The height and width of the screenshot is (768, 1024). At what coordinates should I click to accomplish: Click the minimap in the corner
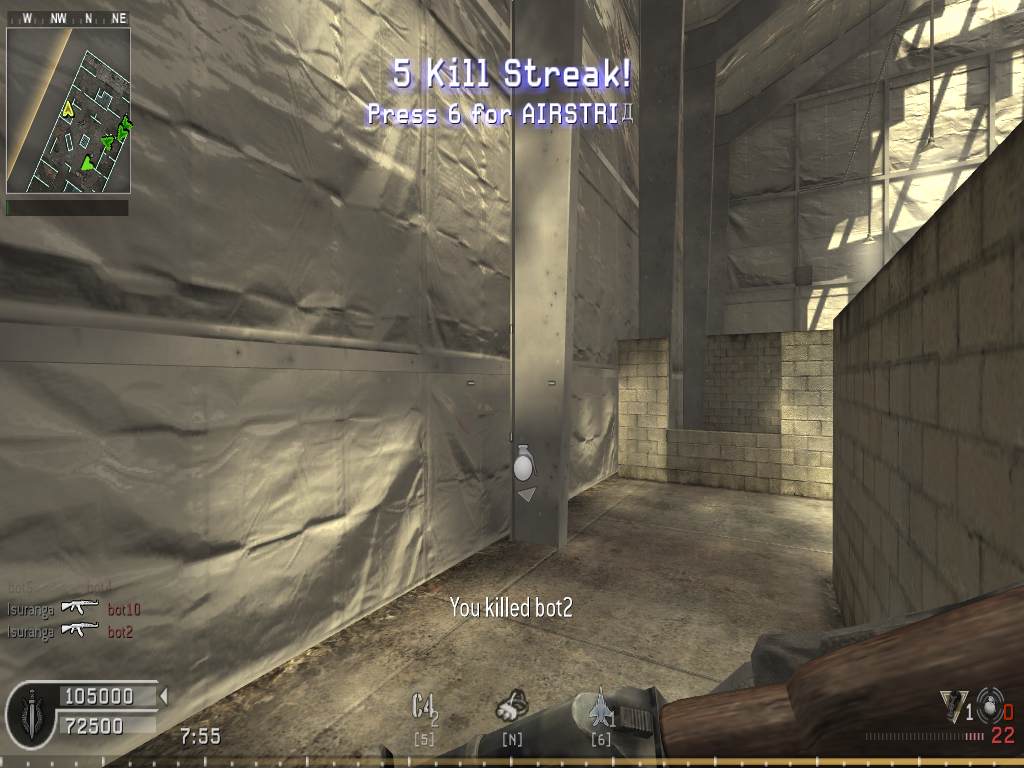tap(68, 110)
